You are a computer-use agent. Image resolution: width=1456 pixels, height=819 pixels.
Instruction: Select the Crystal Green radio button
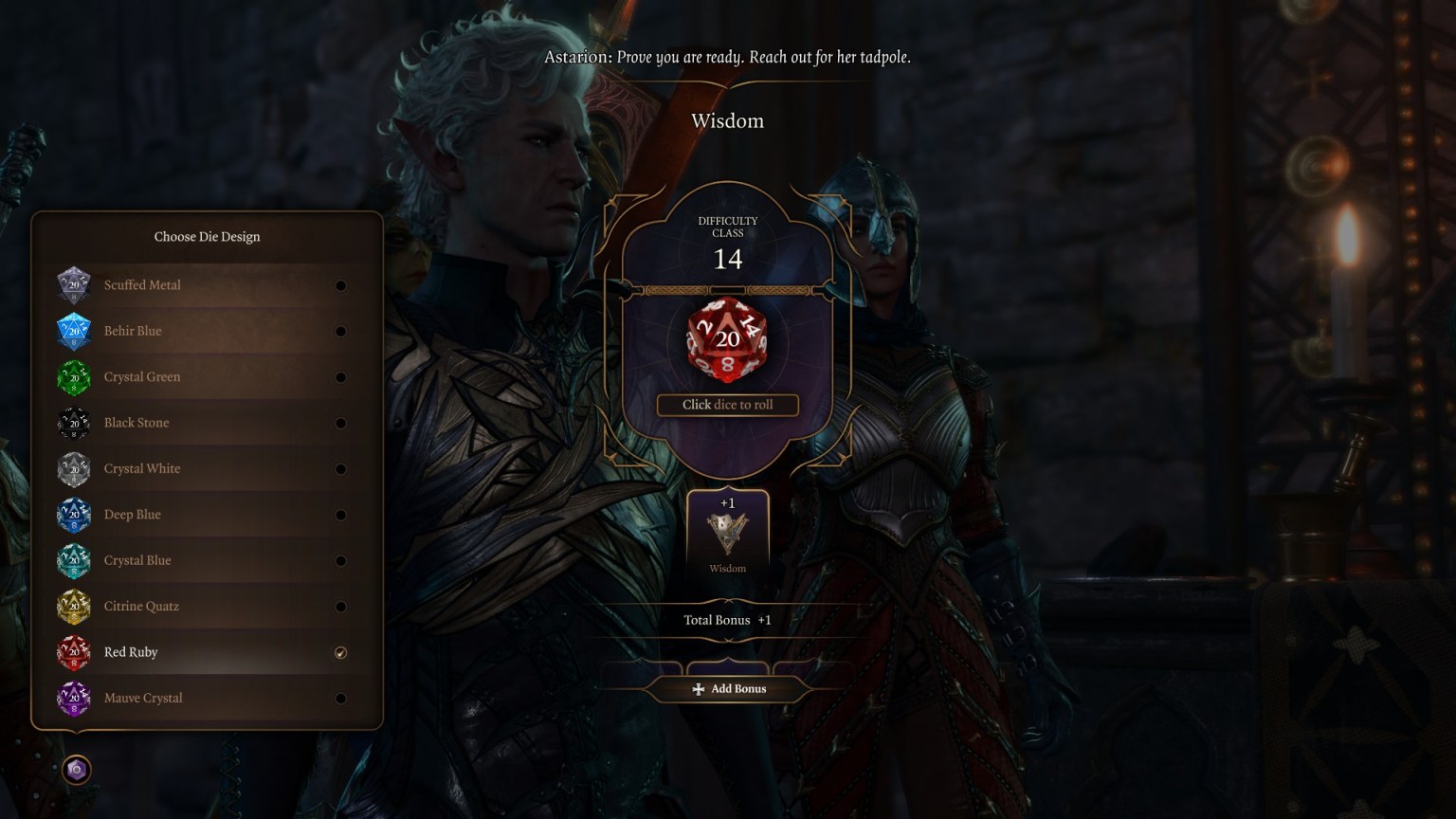coord(340,376)
